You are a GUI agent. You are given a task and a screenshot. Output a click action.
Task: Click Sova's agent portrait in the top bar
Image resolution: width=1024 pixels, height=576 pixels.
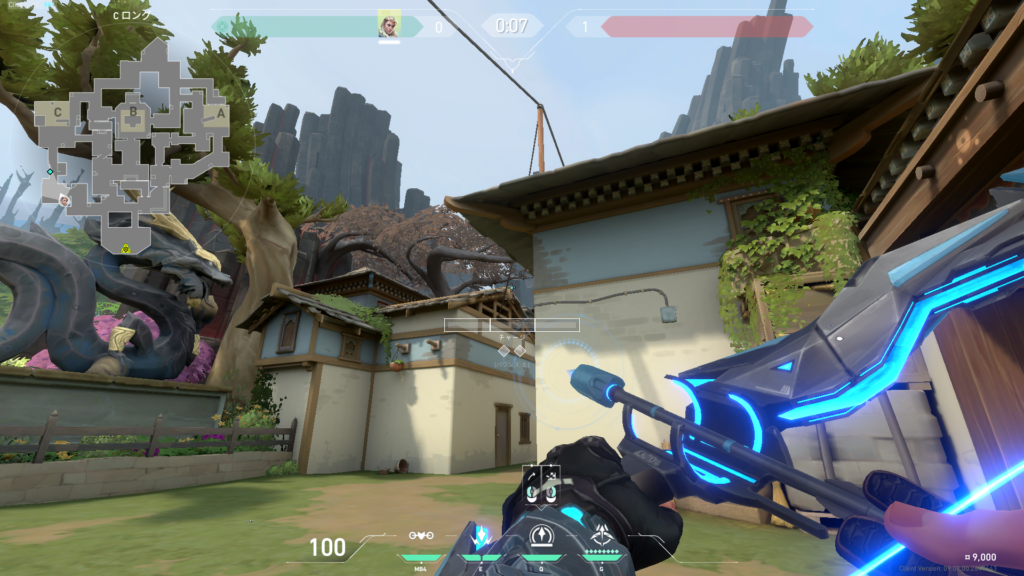coord(389,25)
